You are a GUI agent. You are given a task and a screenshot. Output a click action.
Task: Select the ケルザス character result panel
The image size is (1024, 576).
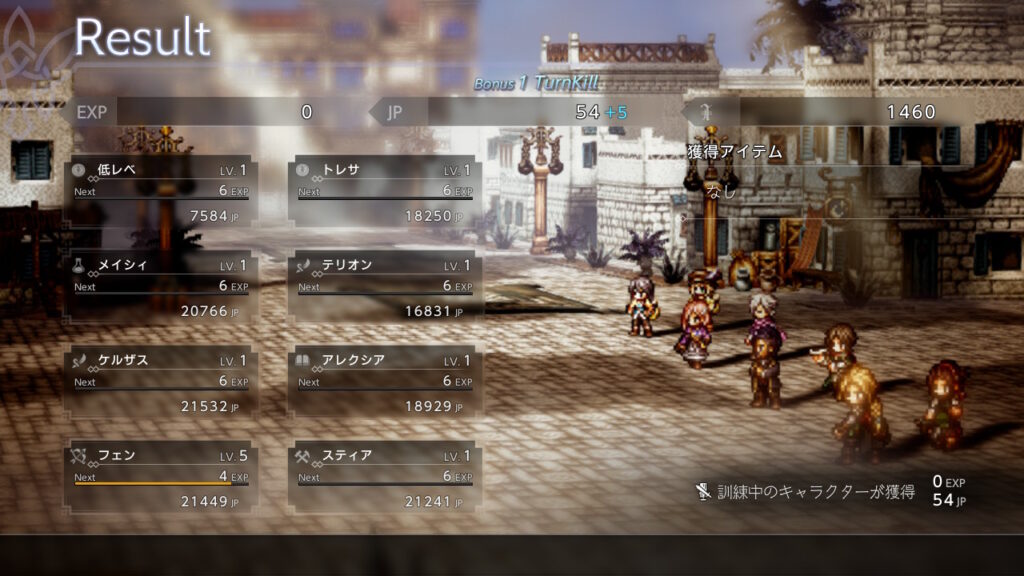pos(161,382)
